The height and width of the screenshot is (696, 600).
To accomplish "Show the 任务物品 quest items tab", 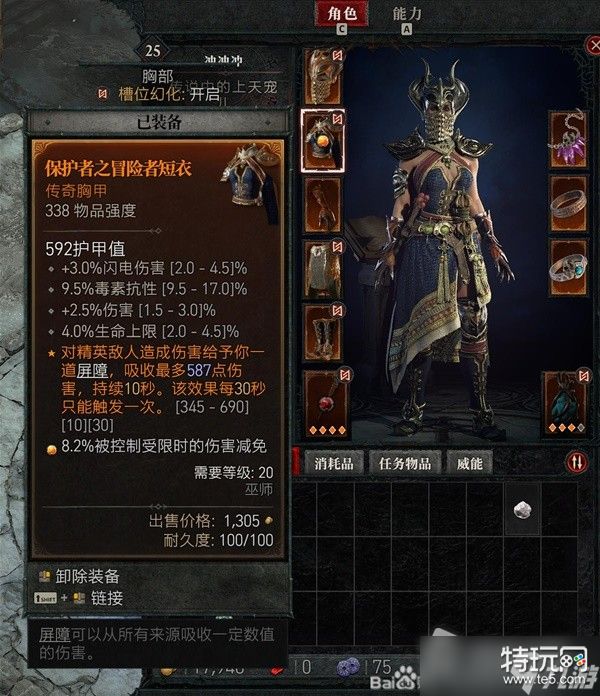I will 406,463.
